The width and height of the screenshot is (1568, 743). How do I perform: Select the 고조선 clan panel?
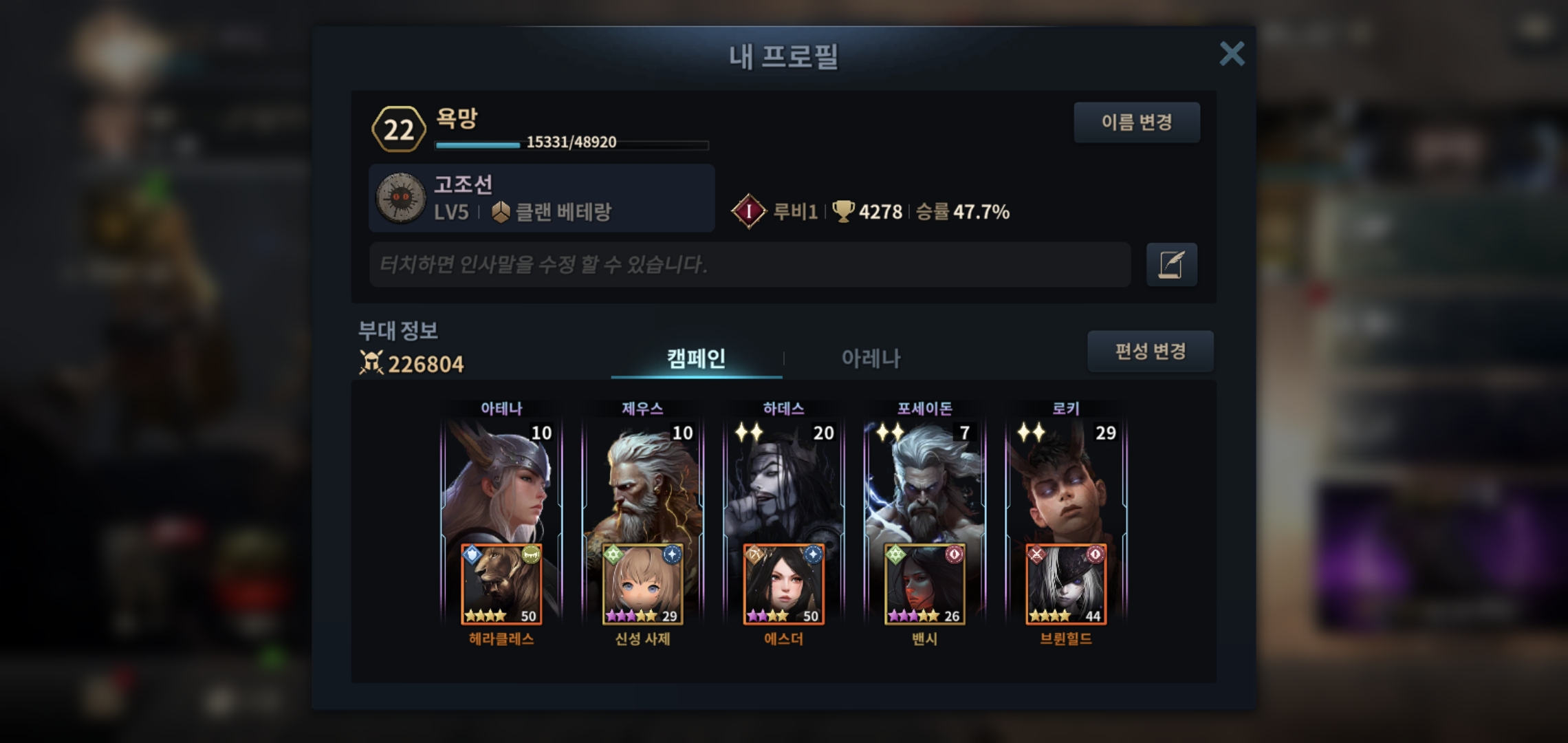coord(541,198)
